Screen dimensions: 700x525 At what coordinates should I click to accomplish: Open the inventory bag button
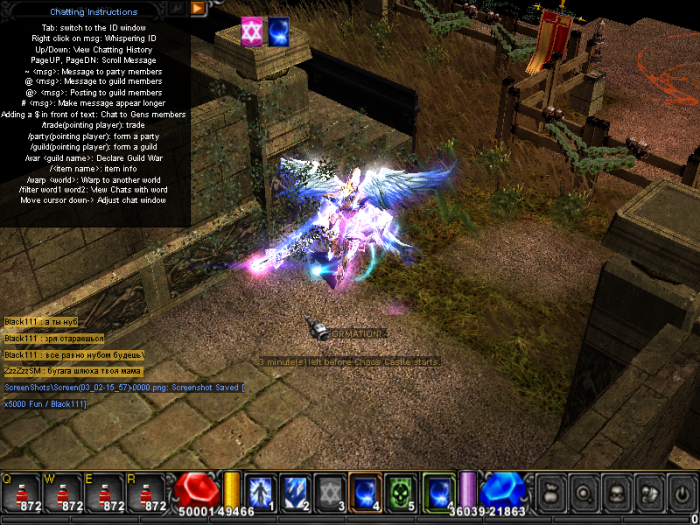[549, 494]
